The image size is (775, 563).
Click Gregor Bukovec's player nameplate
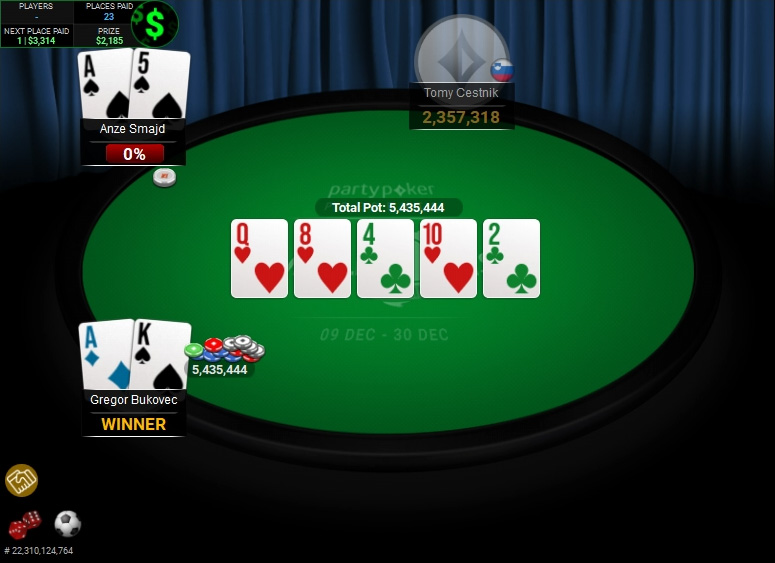[x=133, y=400]
